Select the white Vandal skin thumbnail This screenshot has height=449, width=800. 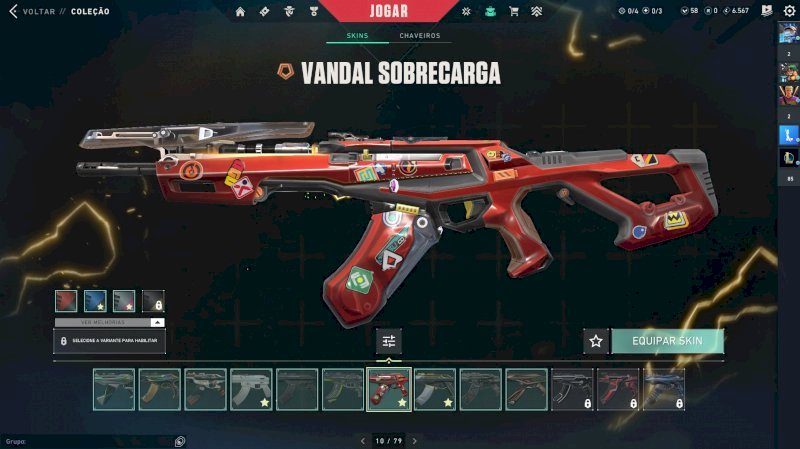pos(251,389)
